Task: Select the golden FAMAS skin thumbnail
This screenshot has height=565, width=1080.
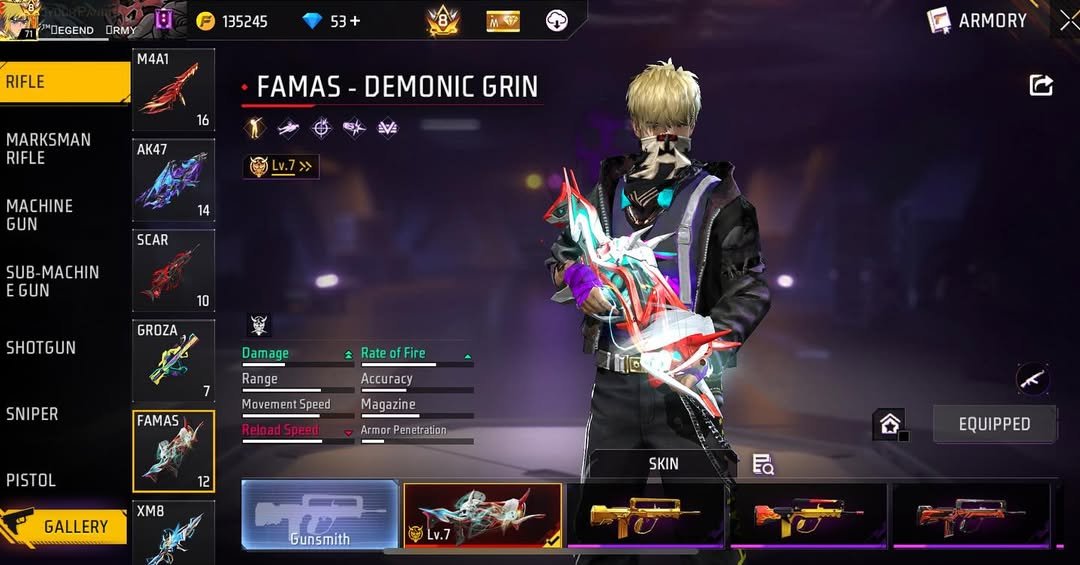Action: coord(645,515)
